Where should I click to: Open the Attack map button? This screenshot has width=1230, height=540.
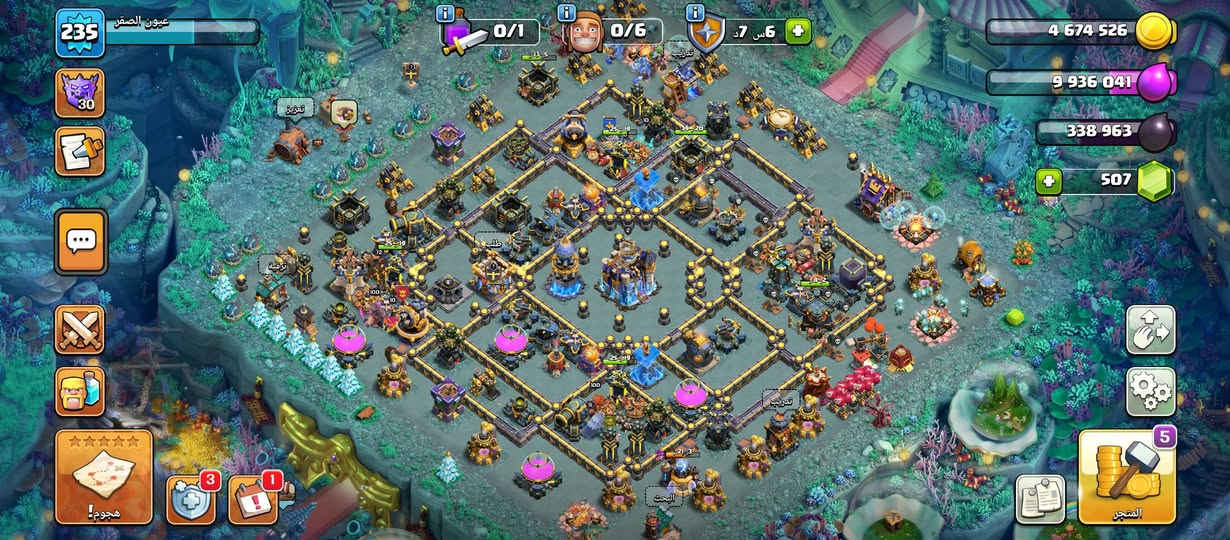click(103, 477)
